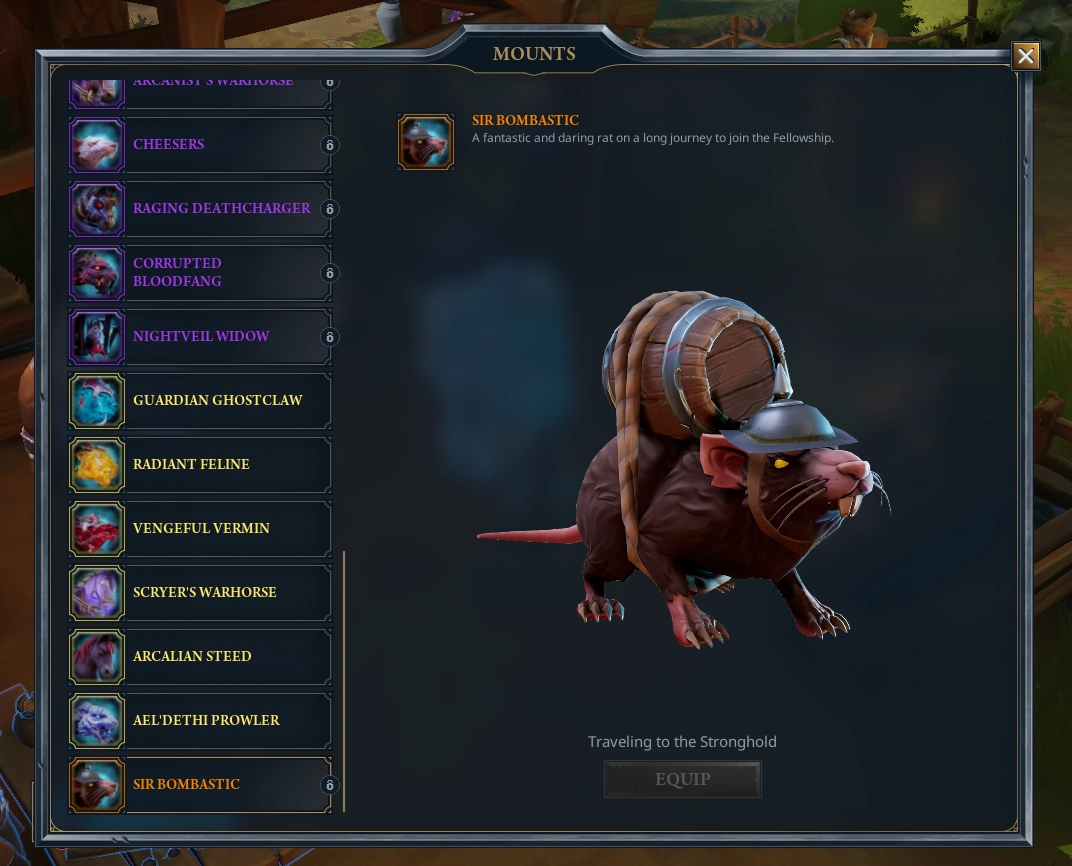Close the Mounts window
Image resolution: width=1072 pixels, height=866 pixels.
[1026, 56]
